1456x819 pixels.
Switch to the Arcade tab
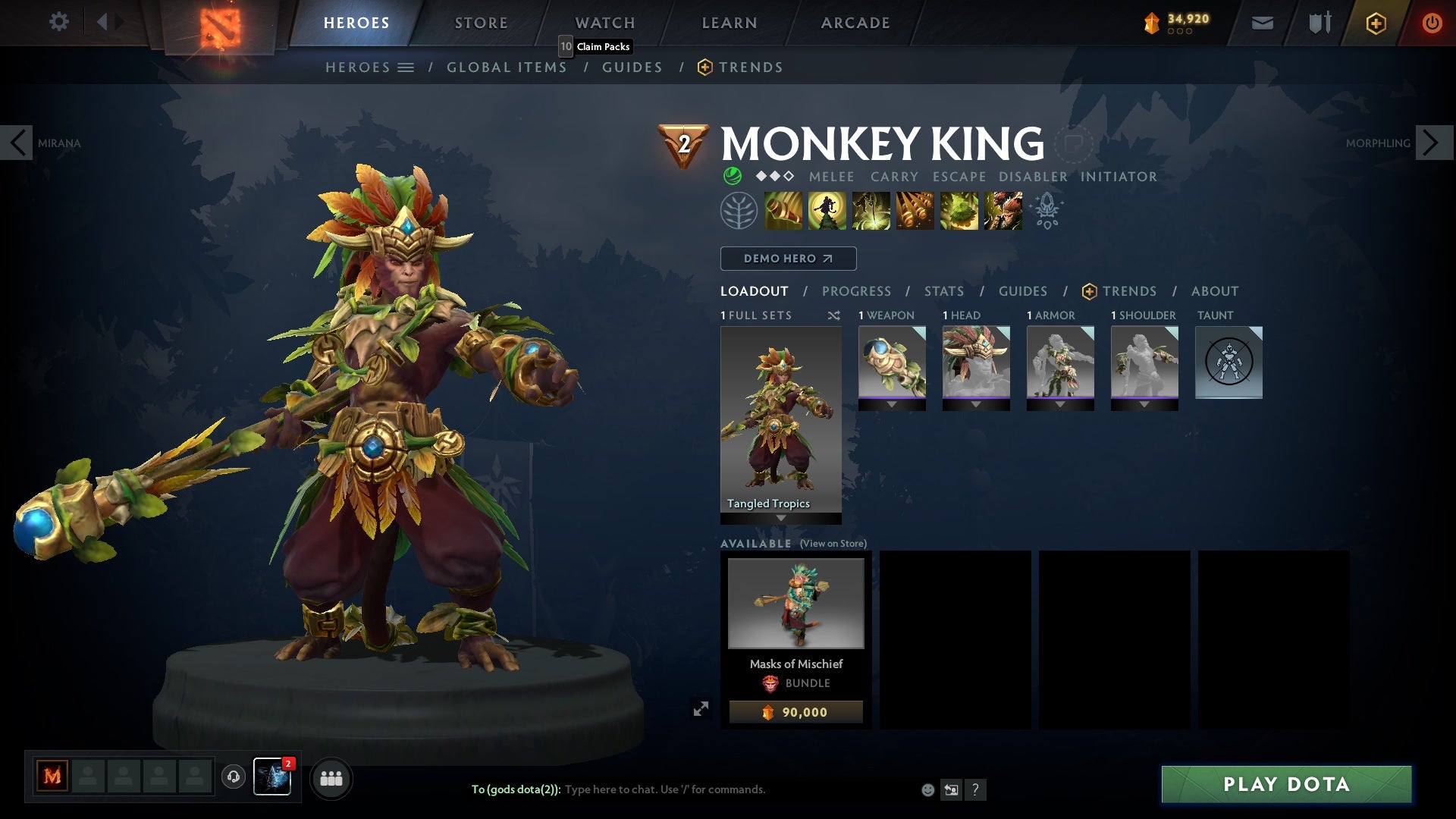854,22
